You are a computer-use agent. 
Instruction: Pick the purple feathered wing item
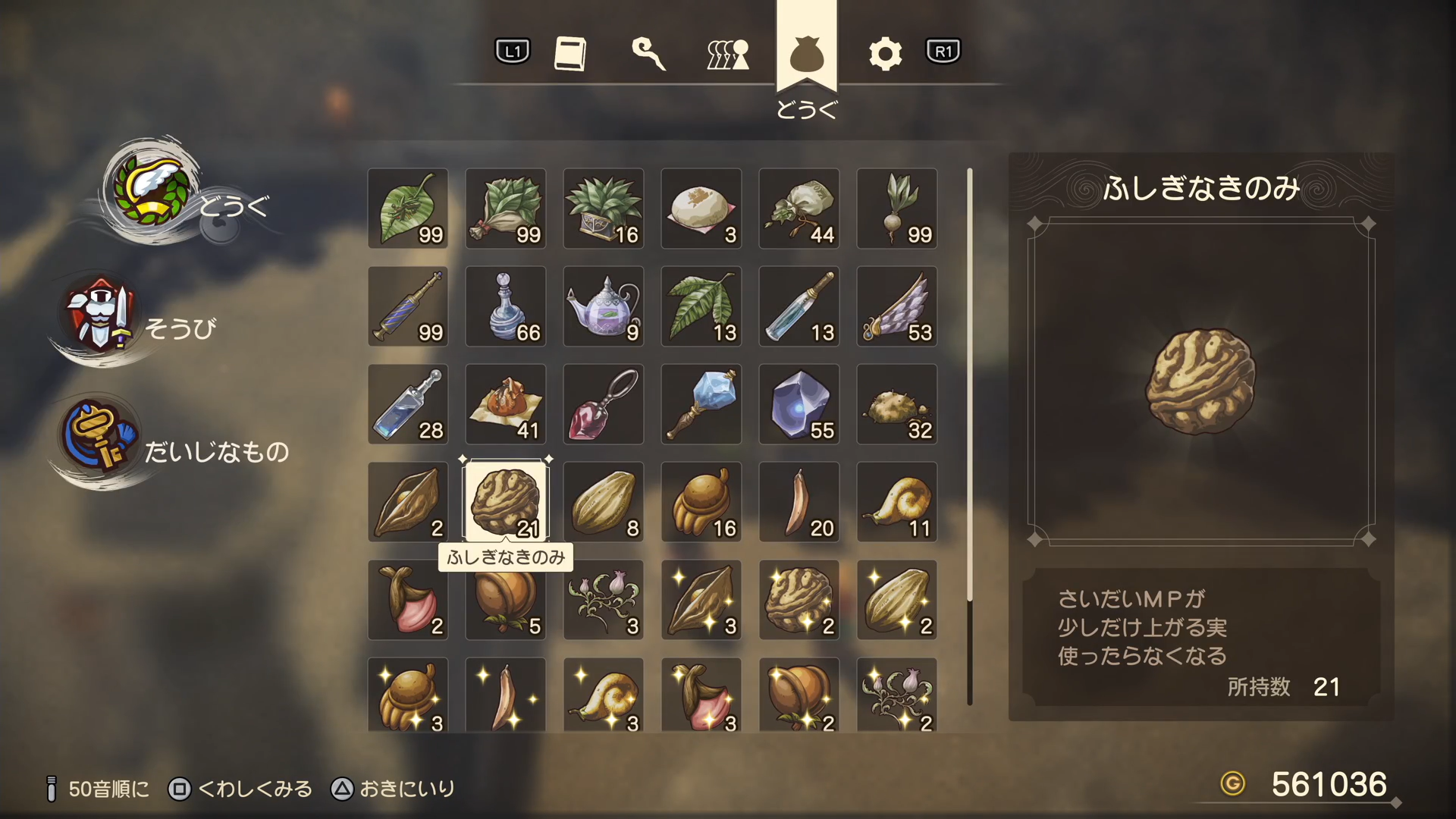[897, 306]
